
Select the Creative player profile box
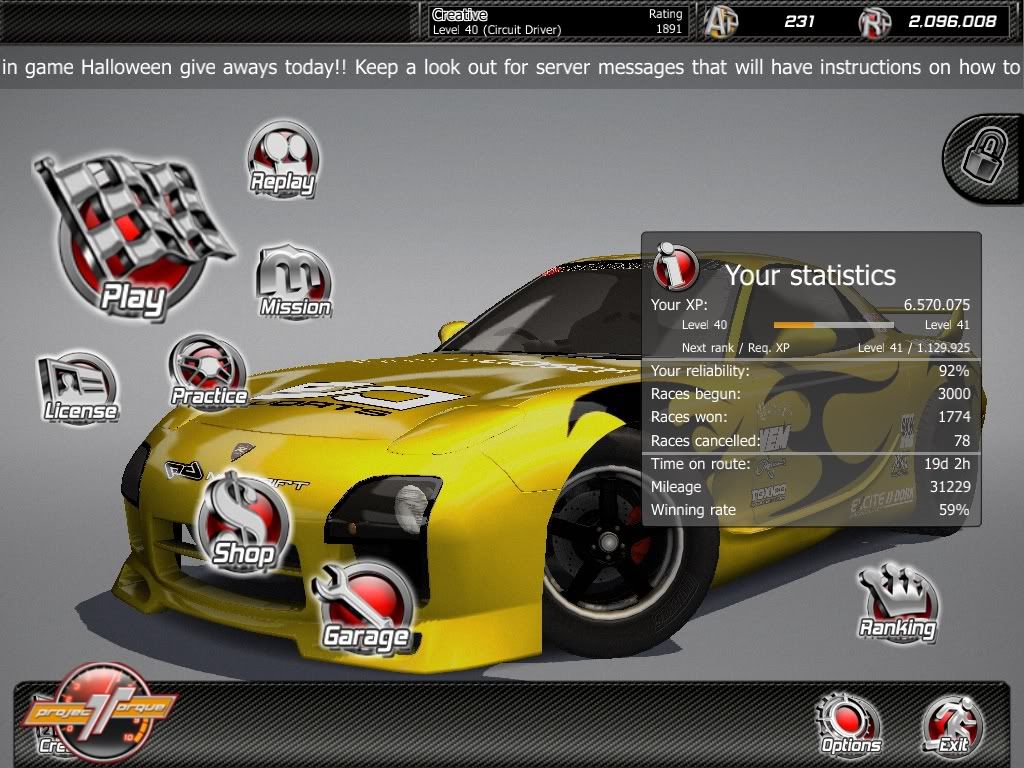(557, 21)
